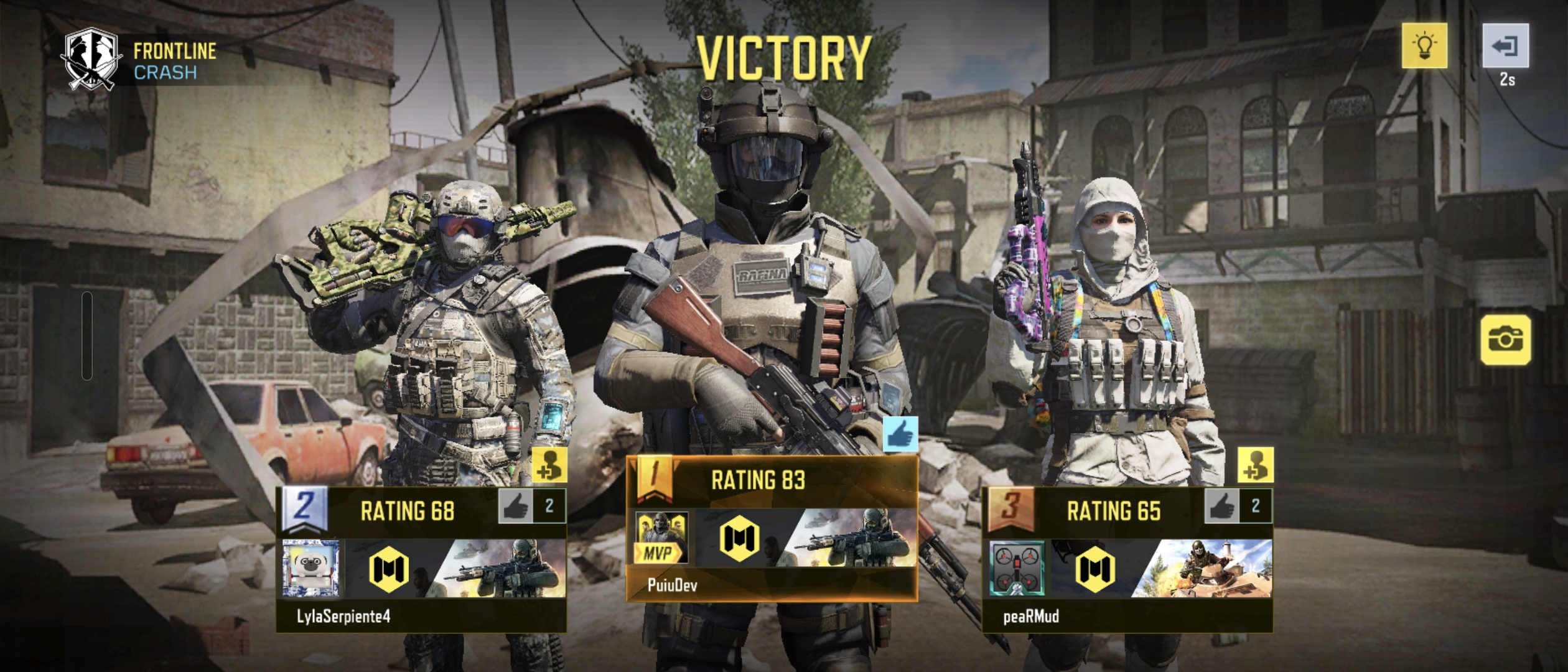Open LylaSerpiente4's pug avatar profile
The width and height of the screenshot is (1568, 672).
point(310,569)
